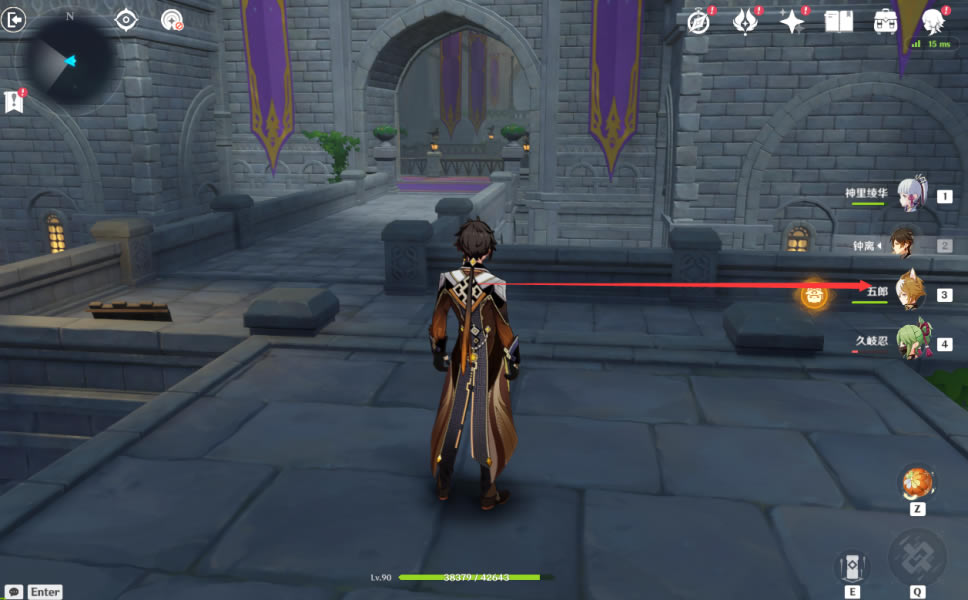Open the character head profile menu
Image resolution: width=968 pixels, height=600 pixels.
click(932, 22)
